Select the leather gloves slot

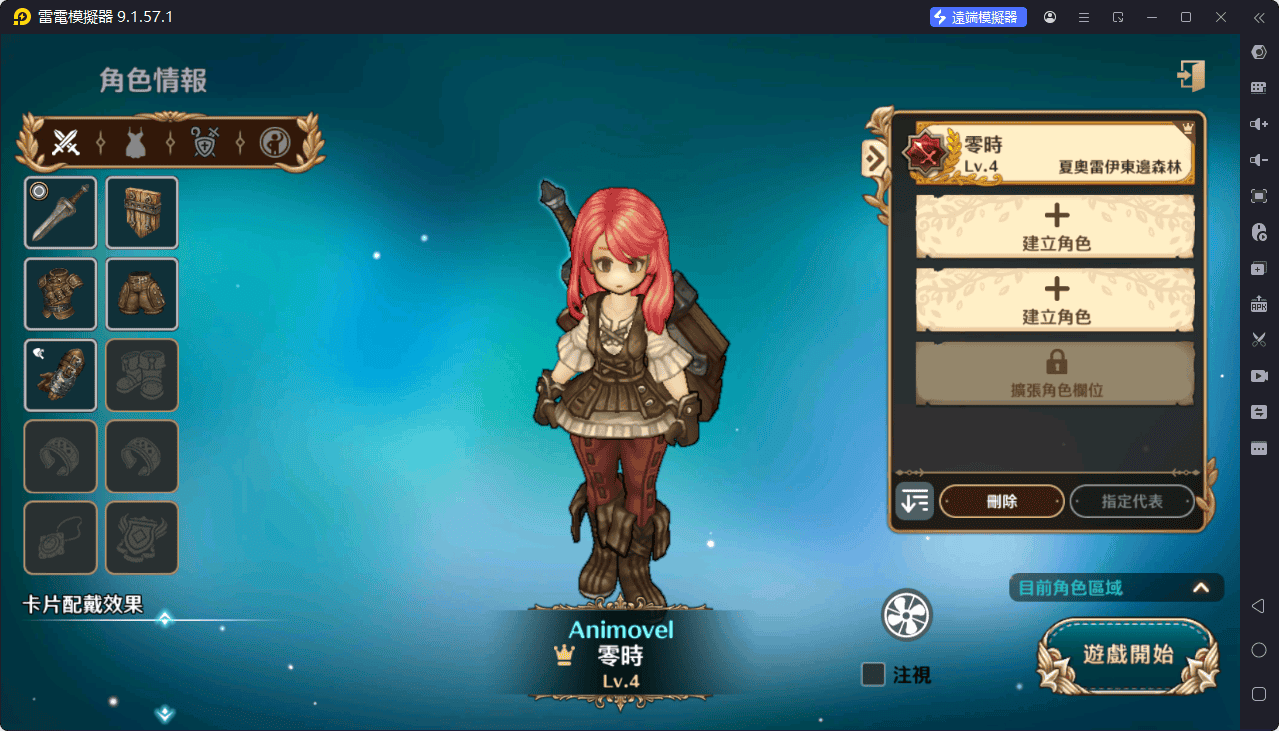coord(61,375)
